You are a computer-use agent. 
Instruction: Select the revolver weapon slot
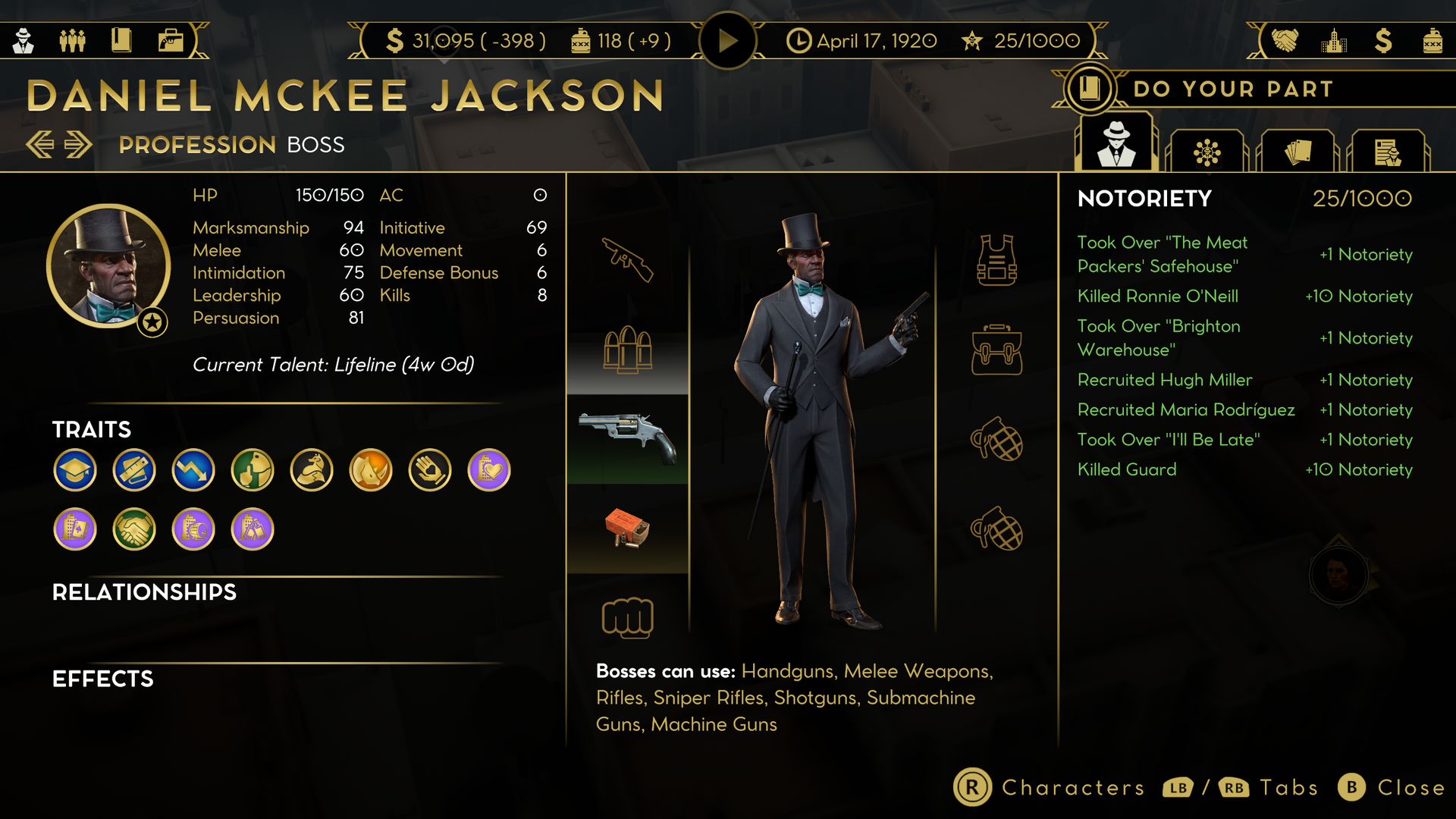coord(628,438)
